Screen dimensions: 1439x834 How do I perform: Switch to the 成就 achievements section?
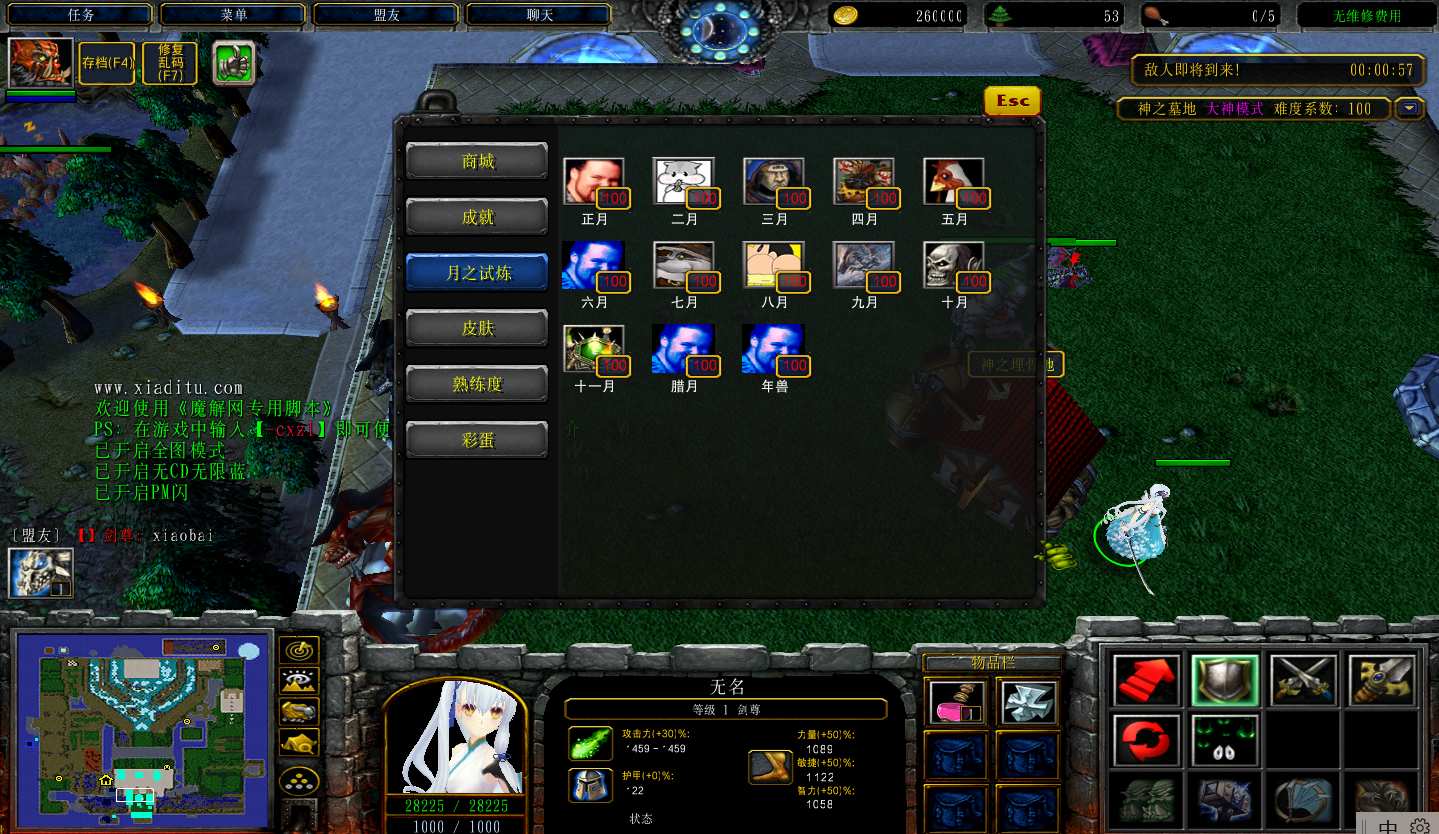(477, 217)
